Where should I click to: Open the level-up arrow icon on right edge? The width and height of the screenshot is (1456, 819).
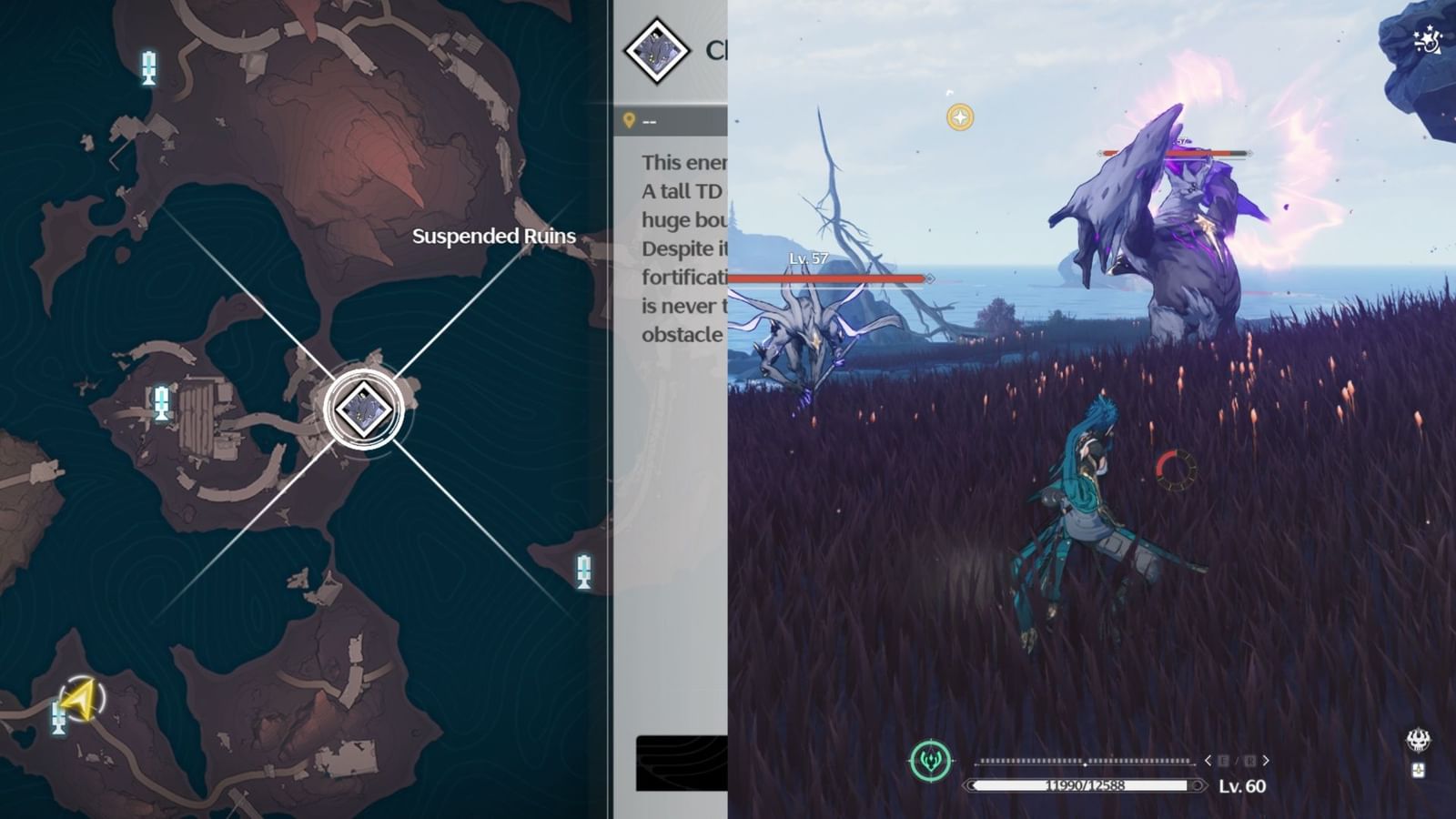click(1418, 770)
